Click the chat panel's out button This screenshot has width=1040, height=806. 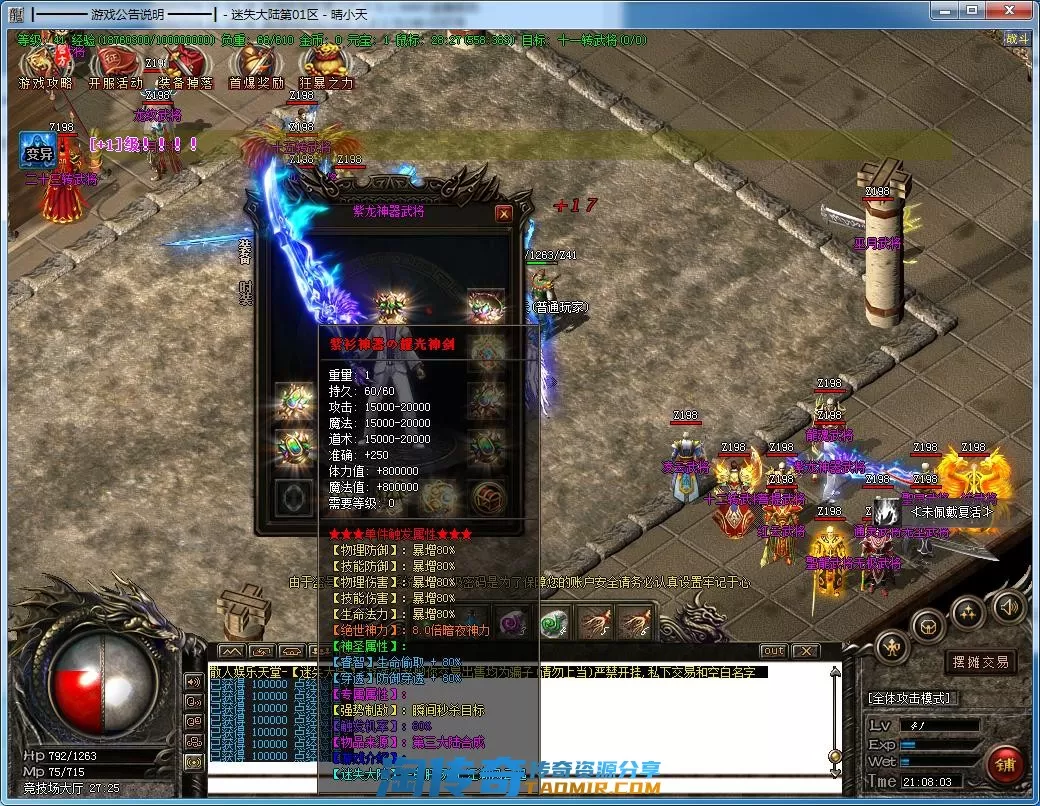[773, 651]
